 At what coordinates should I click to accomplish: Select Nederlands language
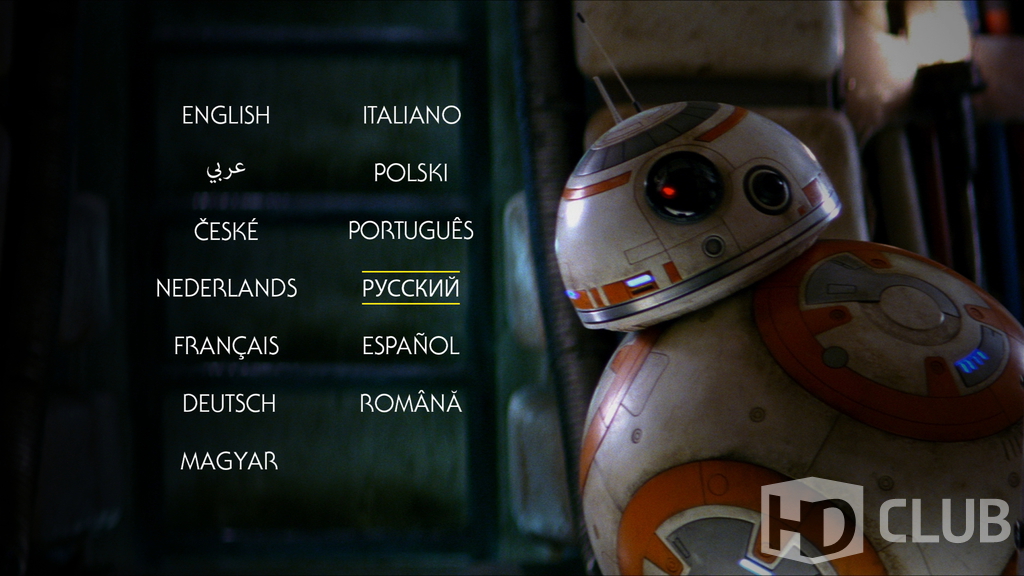(x=226, y=289)
